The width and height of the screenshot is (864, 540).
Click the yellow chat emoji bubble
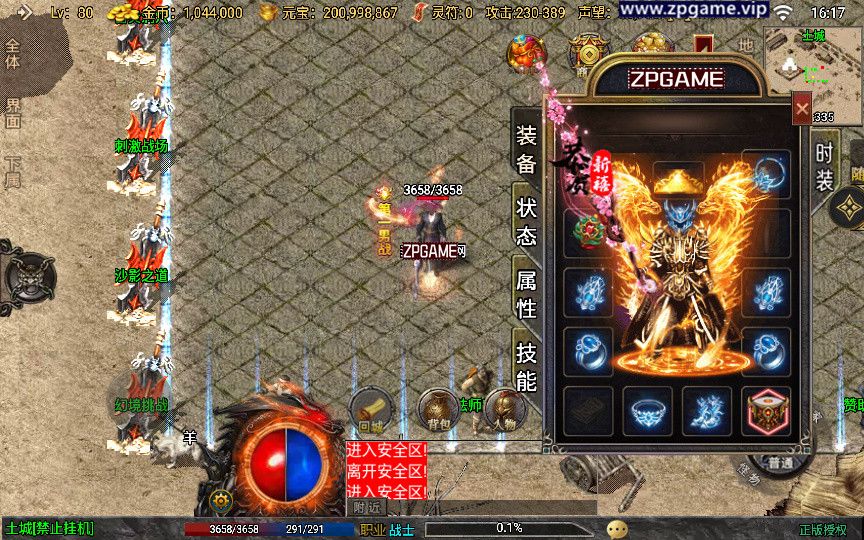(x=617, y=528)
